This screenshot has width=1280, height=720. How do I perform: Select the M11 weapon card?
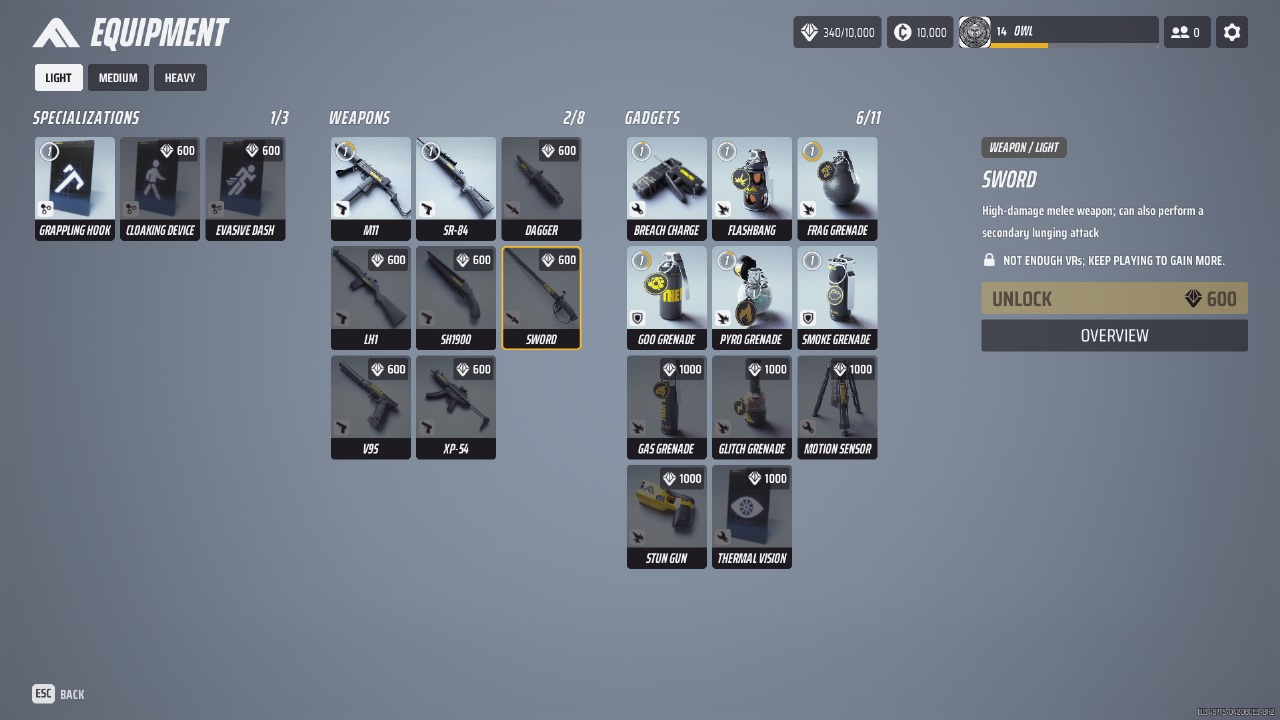[x=371, y=189]
